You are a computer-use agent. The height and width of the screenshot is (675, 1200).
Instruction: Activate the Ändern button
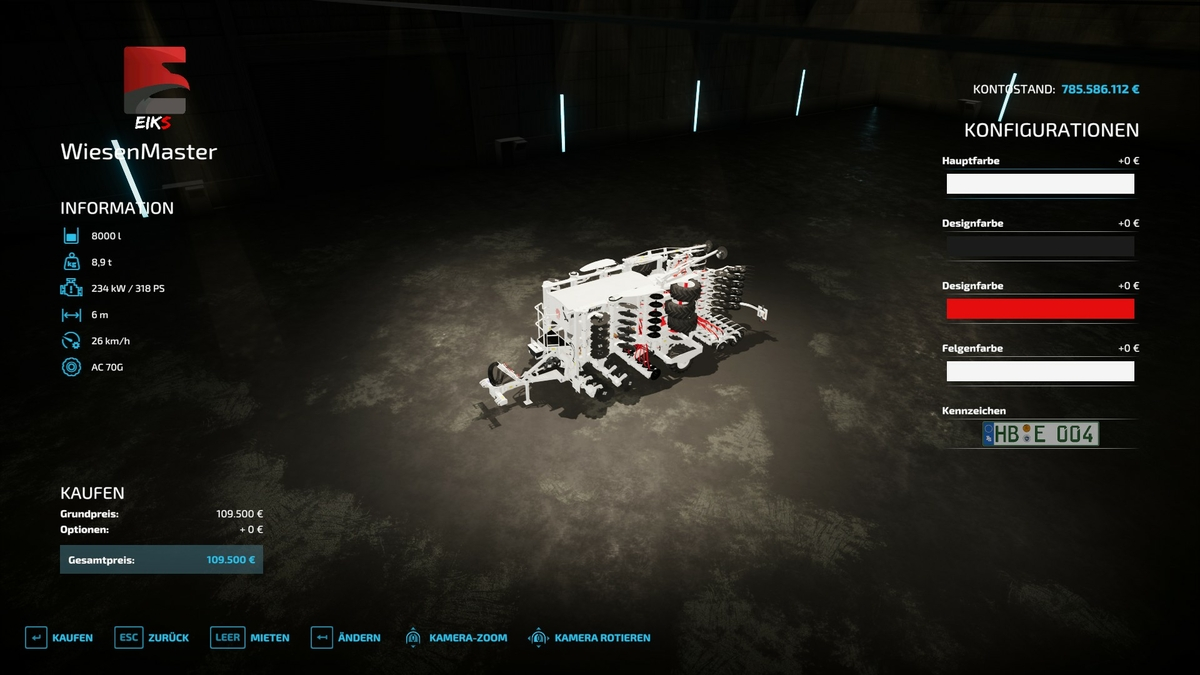pos(345,638)
